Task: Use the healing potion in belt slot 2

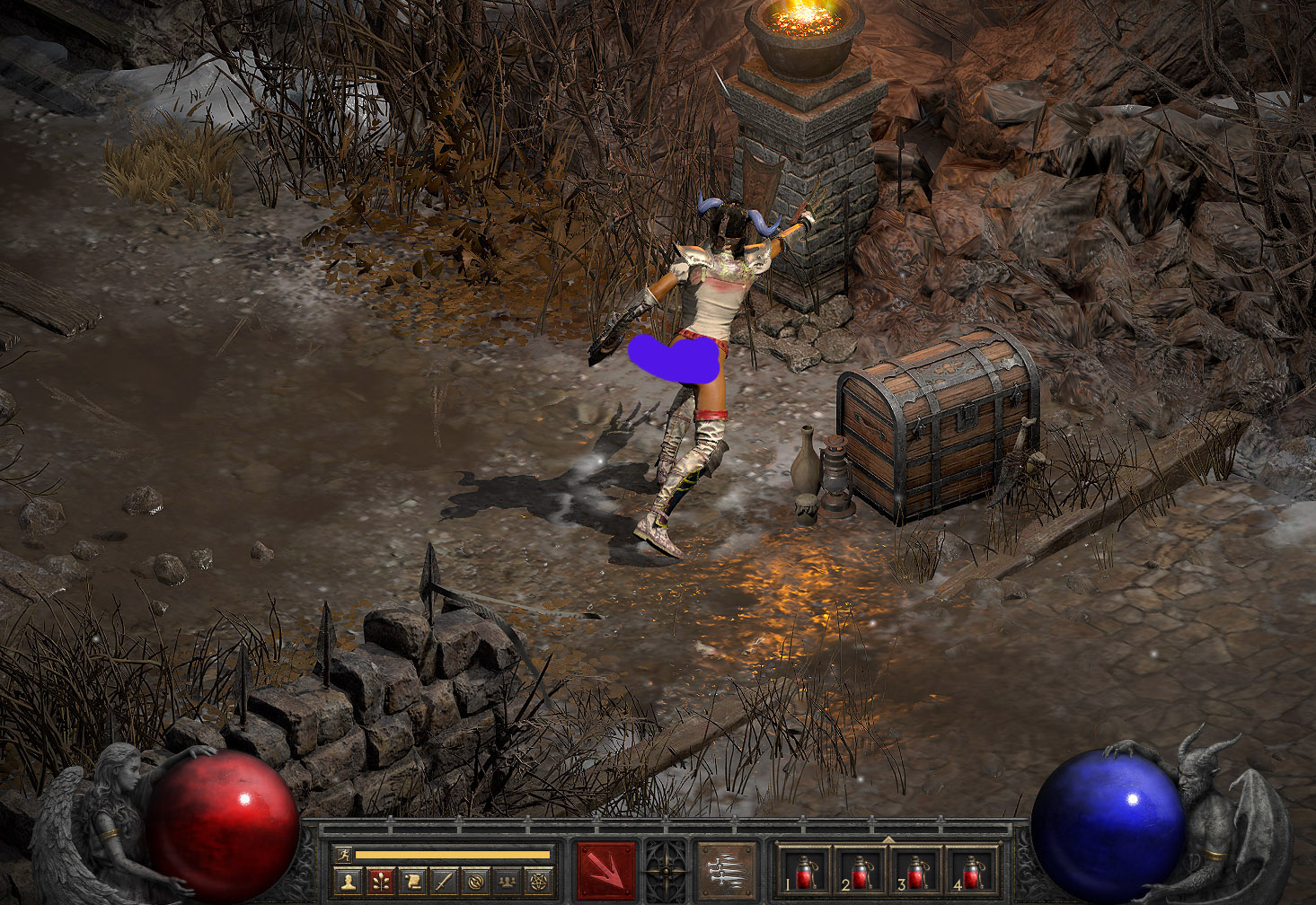Action: click(x=860, y=872)
